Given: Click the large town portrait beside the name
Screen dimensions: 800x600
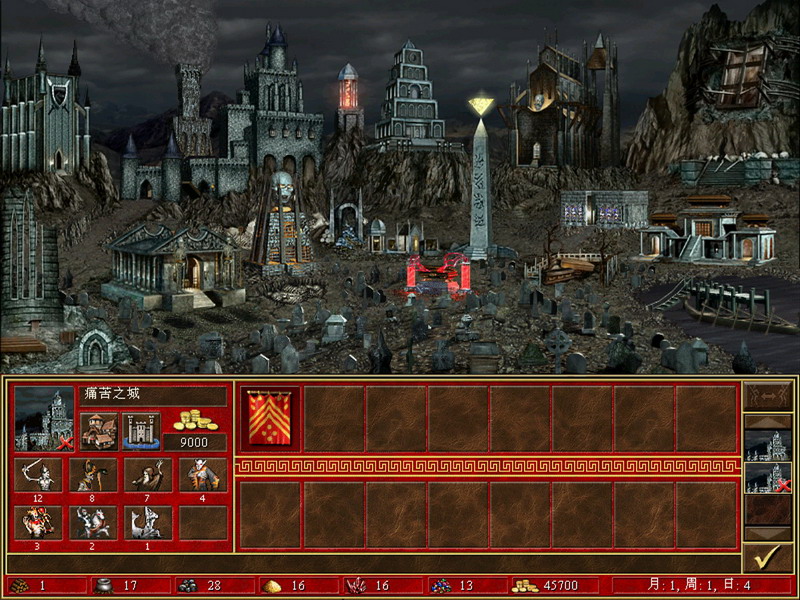Looking at the screenshot, I should click(x=45, y=420).
